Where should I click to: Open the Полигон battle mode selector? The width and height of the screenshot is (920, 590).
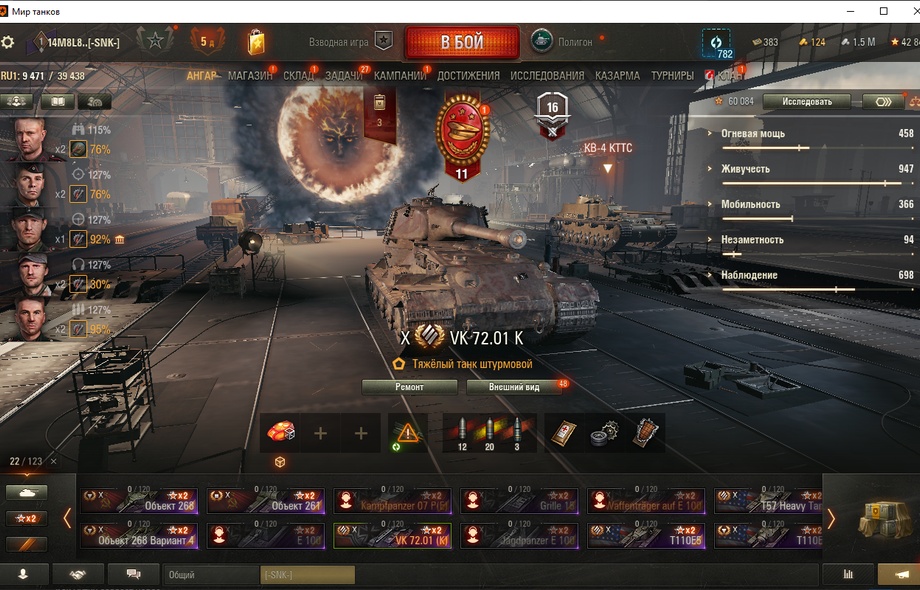[563, 43]
